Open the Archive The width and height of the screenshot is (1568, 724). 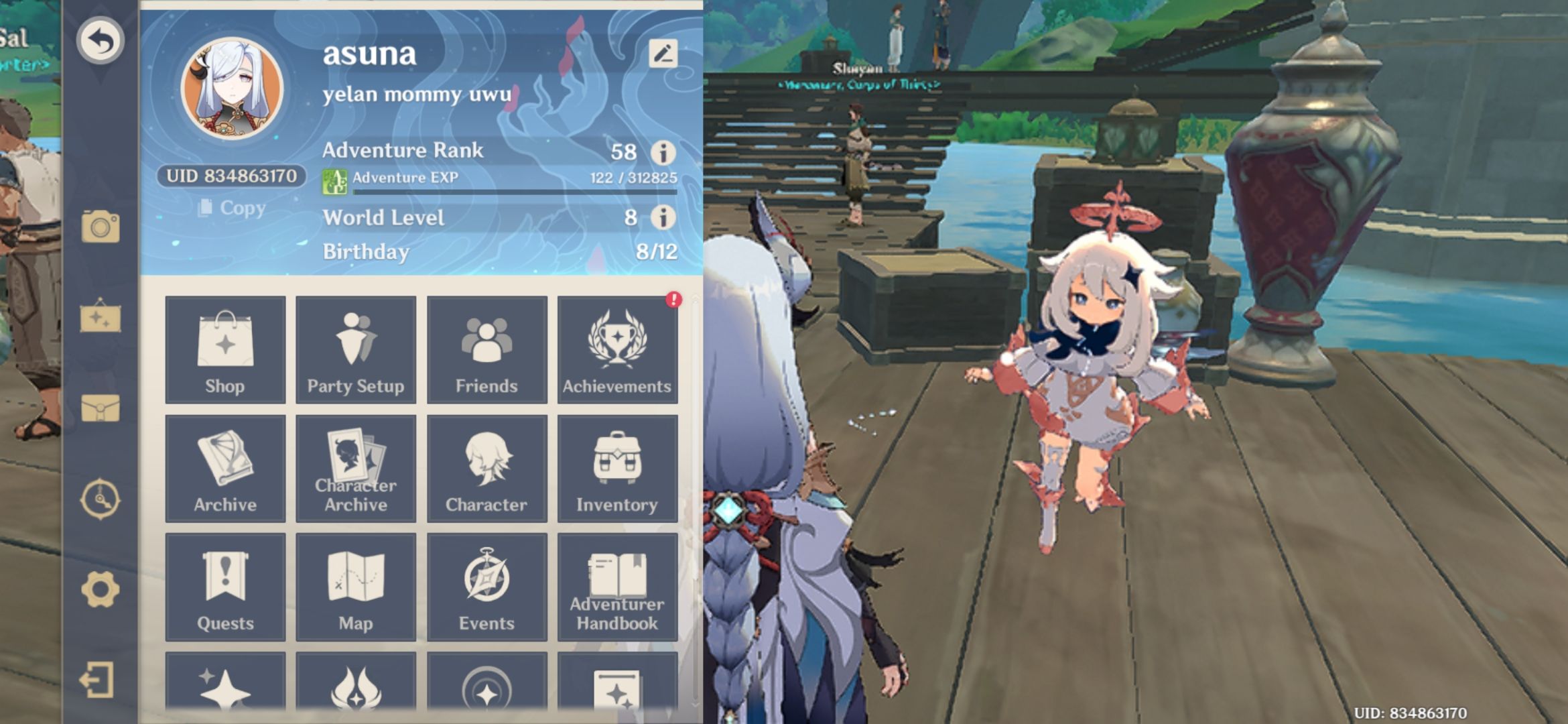coord(225,469)
